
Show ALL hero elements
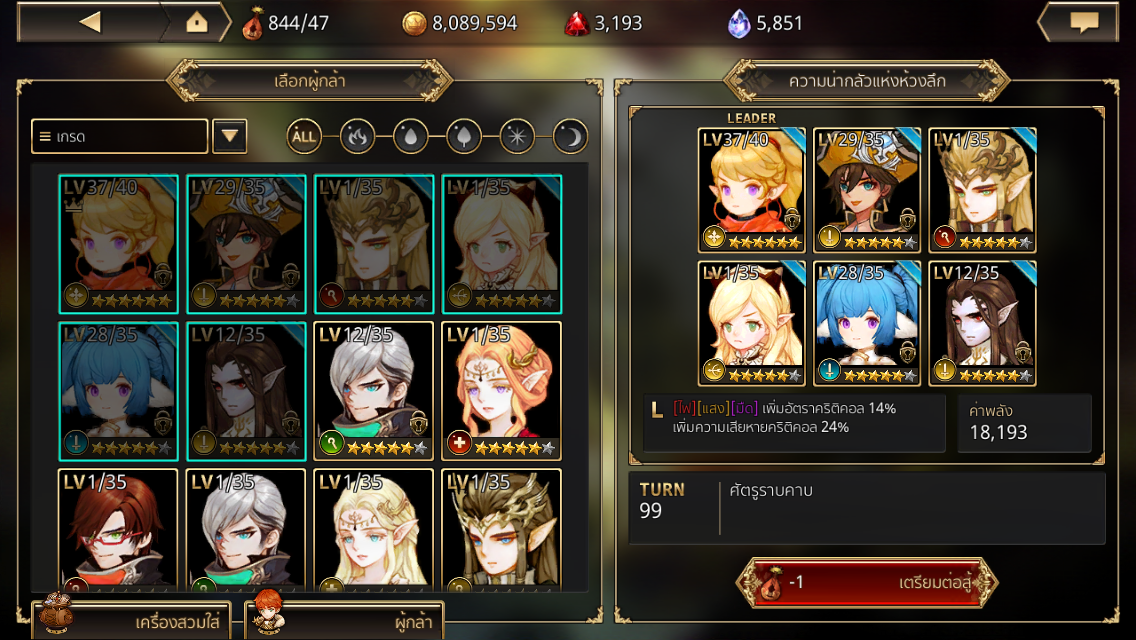(x=305, y=136)
